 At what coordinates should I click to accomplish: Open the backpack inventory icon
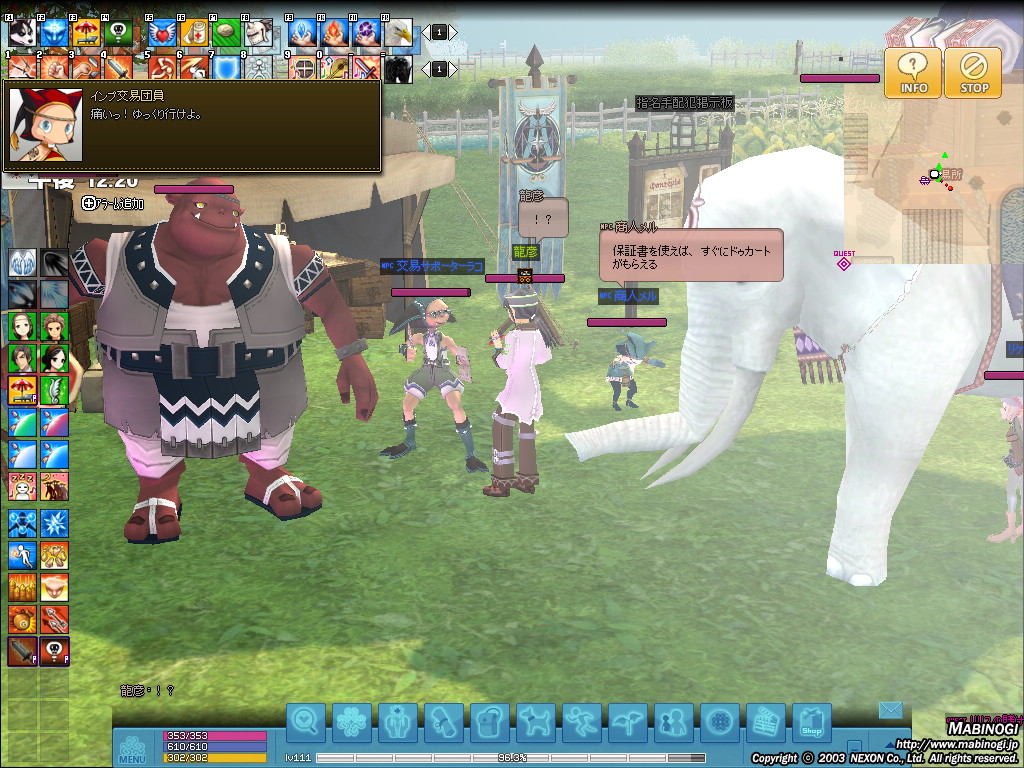click(x=489, y=722)
